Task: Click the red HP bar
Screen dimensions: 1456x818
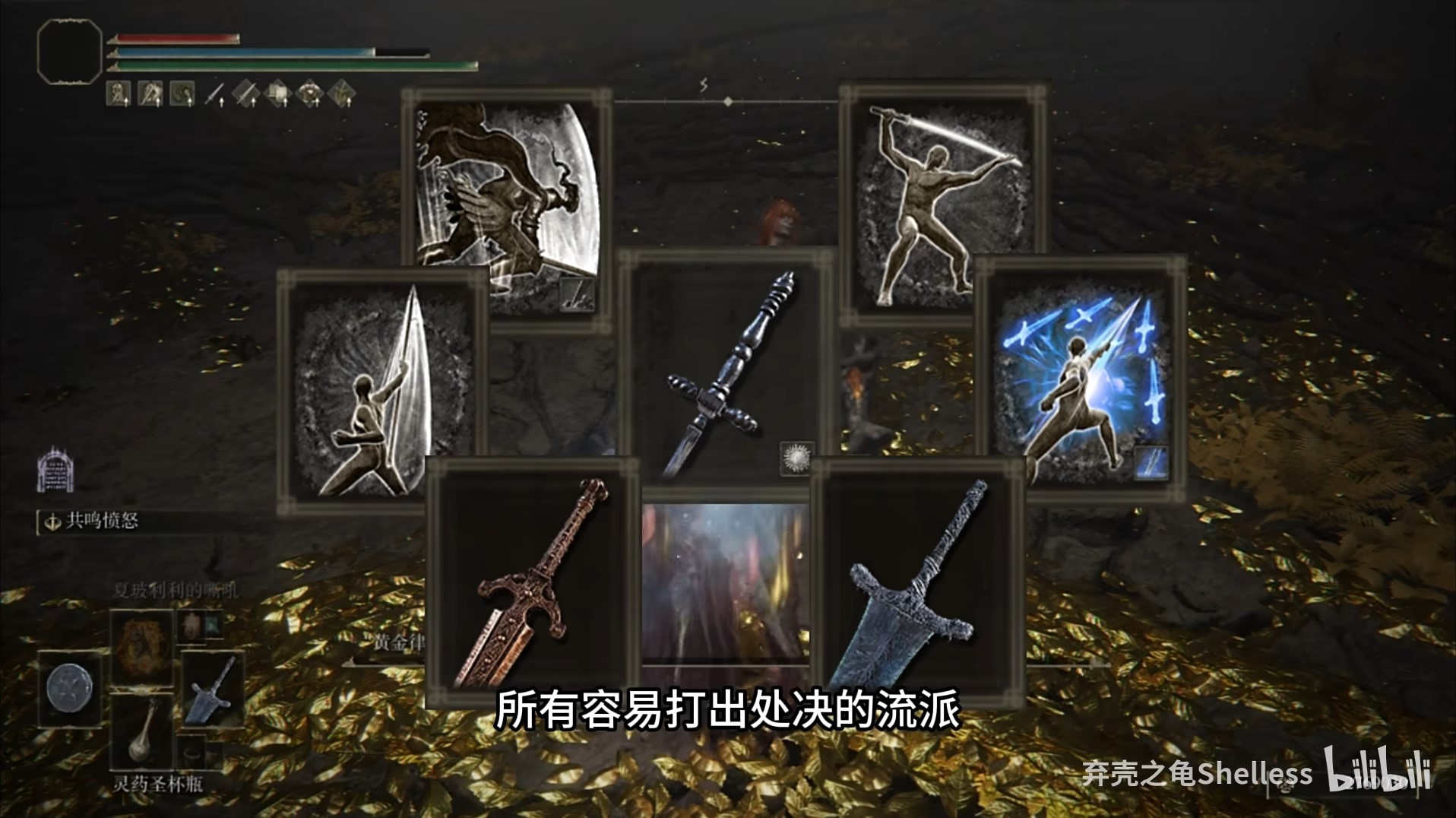Action: (x=175, y=40)
